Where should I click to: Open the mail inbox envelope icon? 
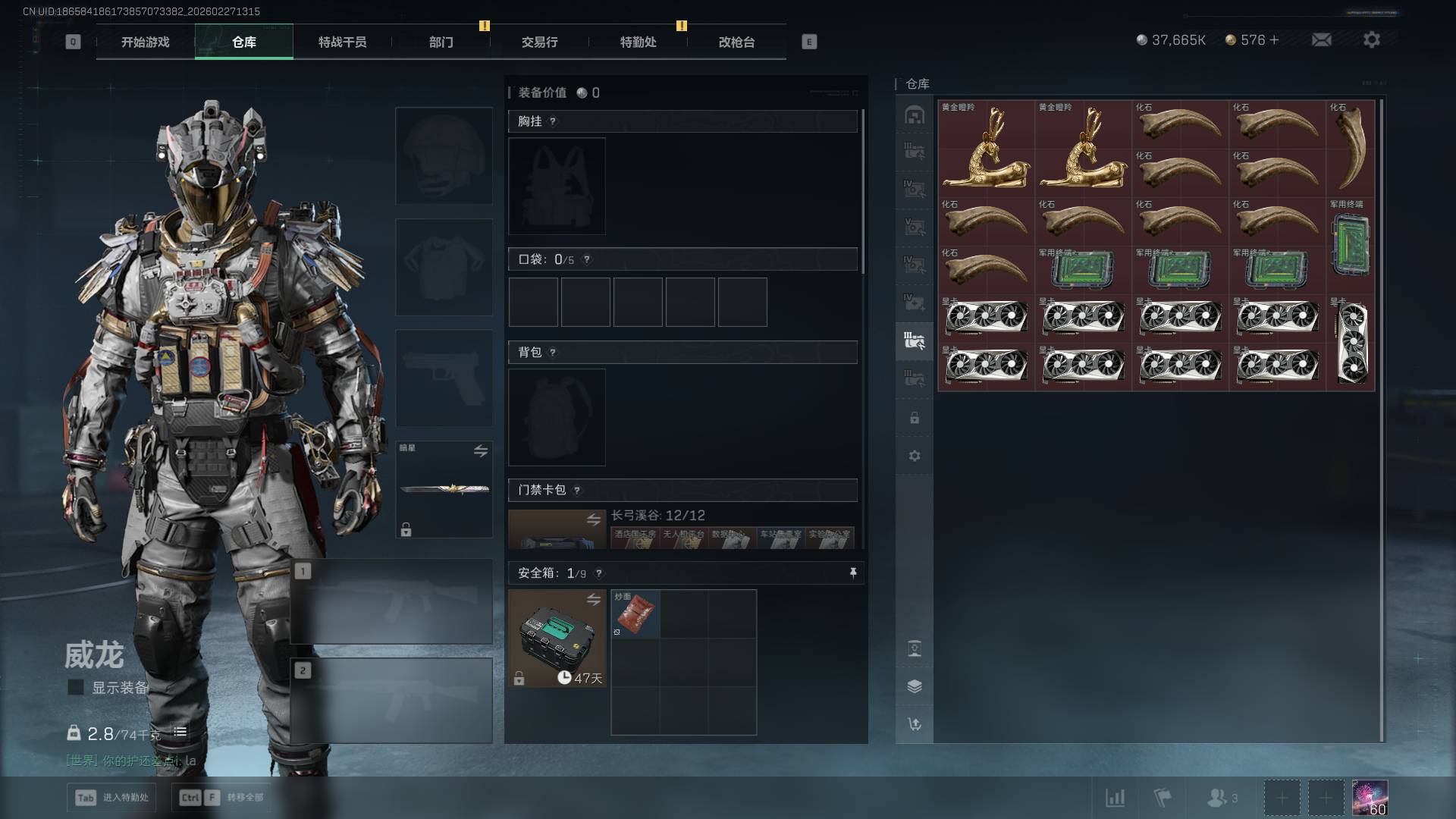[1321, 40]
